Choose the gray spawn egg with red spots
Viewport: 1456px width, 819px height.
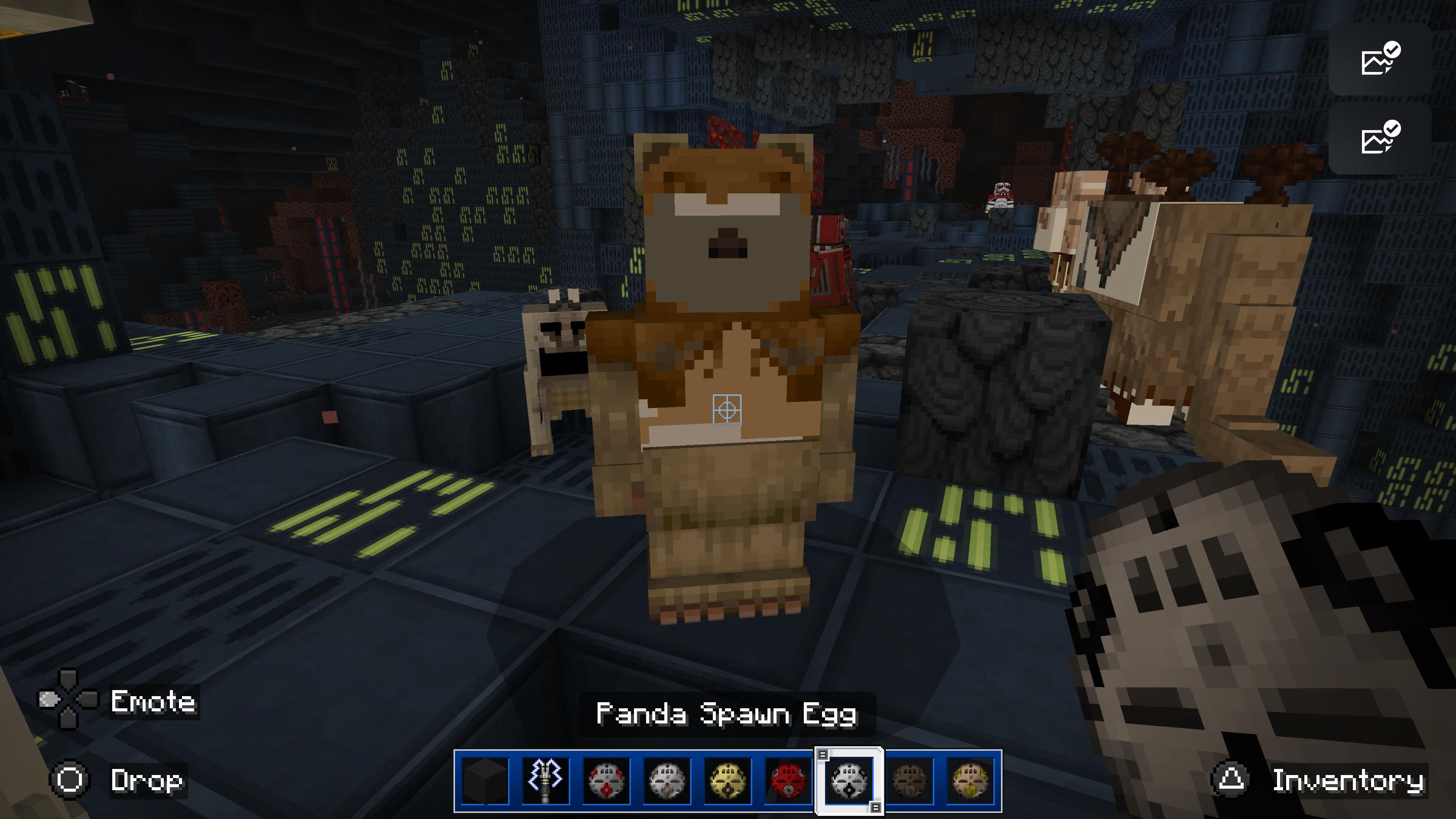point(606,781)
